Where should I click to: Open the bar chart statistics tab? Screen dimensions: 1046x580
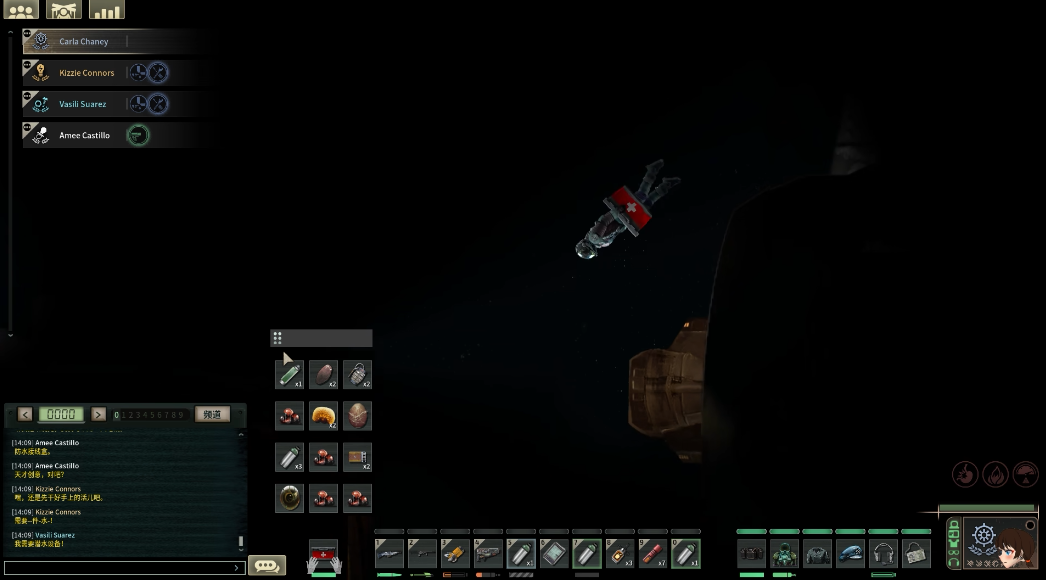pos(107,10)
